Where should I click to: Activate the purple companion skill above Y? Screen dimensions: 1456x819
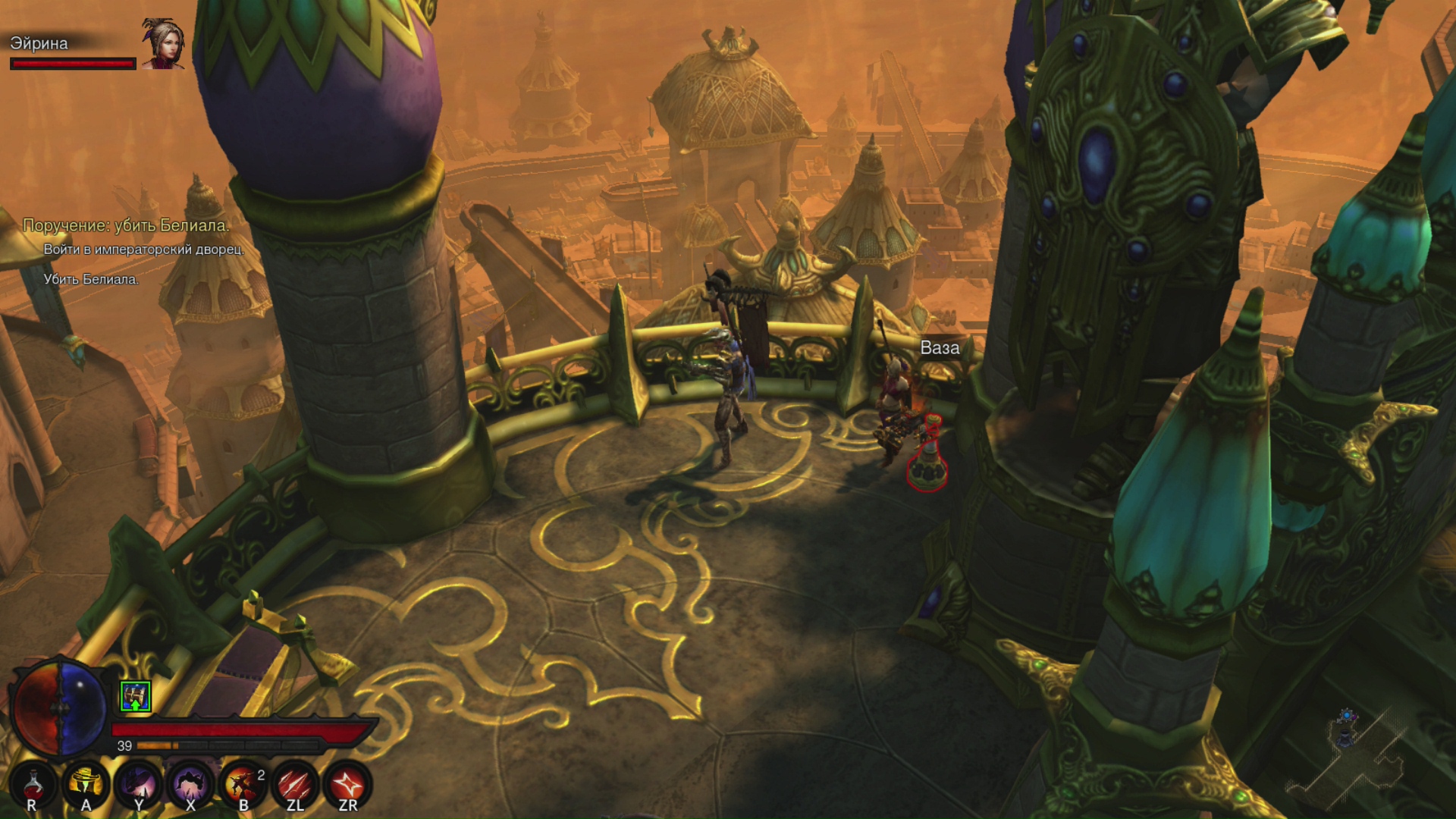pos(138,783)
